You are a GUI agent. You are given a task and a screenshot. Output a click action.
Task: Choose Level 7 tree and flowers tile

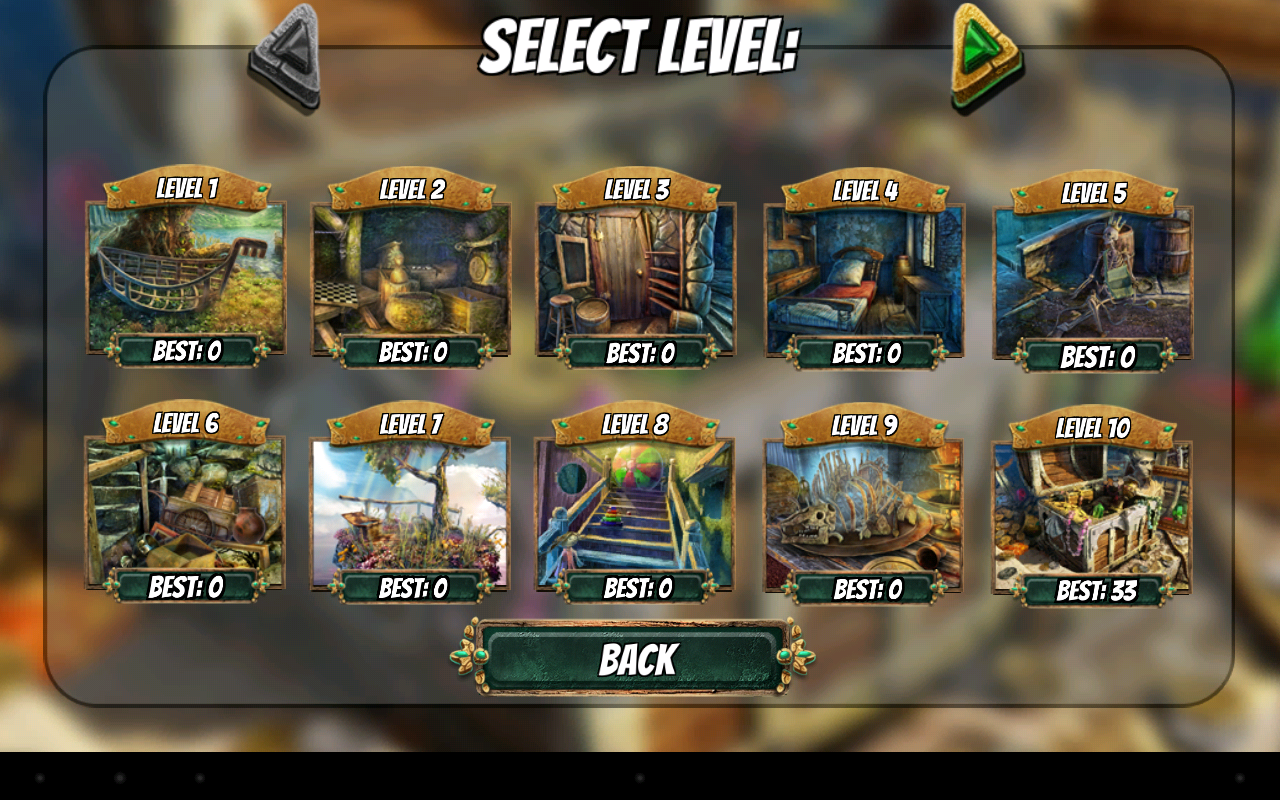pos(410,509)
